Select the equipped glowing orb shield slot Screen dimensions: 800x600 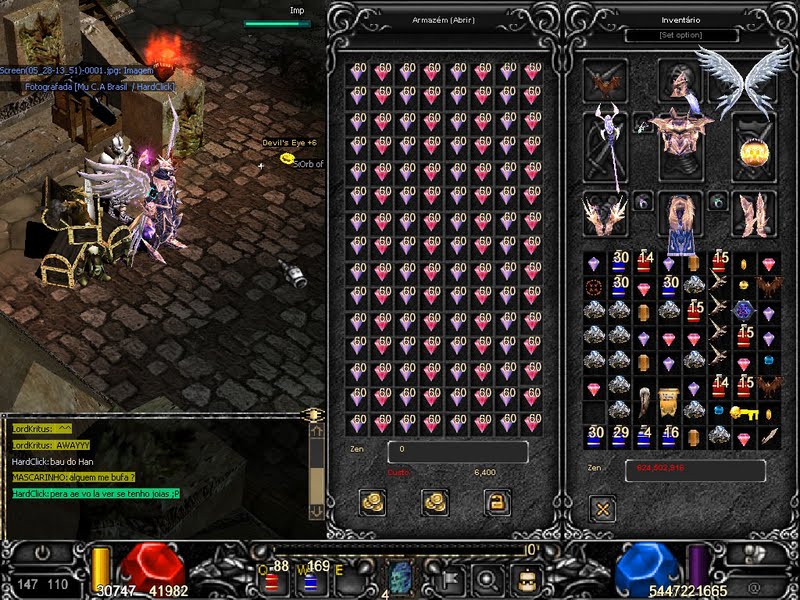tap(754, 147)
